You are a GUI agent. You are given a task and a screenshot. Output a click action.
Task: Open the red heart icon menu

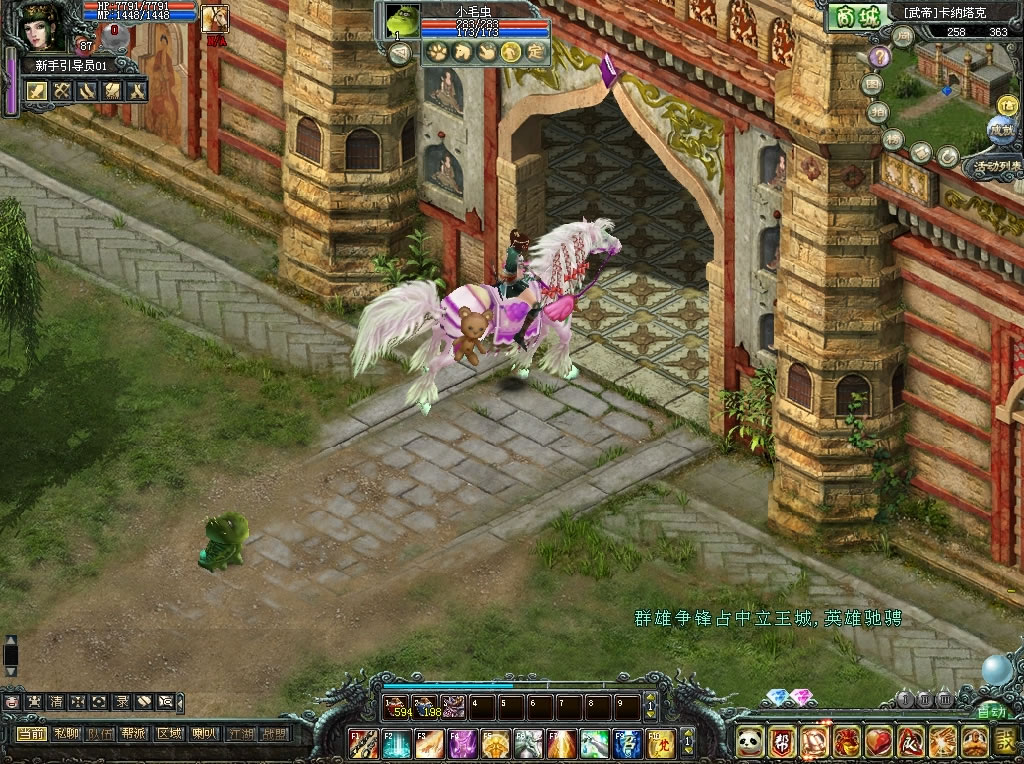[879, 741]
